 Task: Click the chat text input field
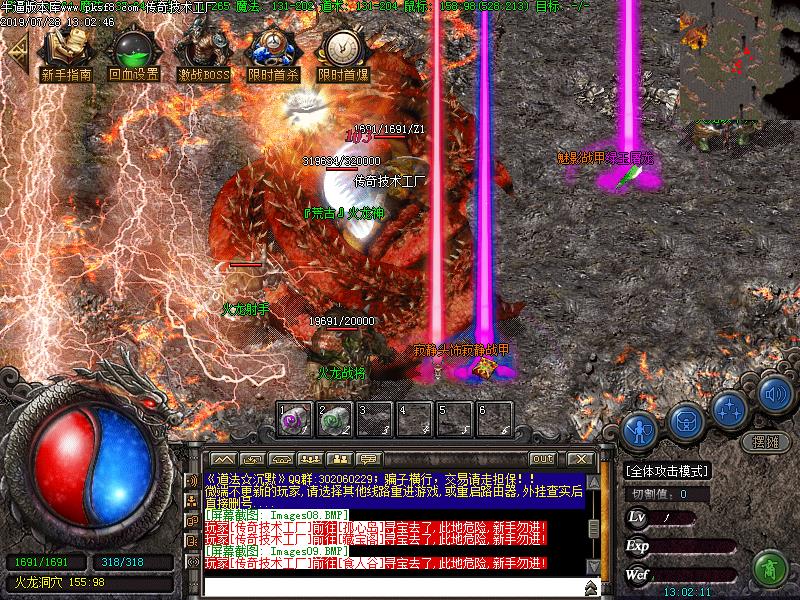coord(390,586)
